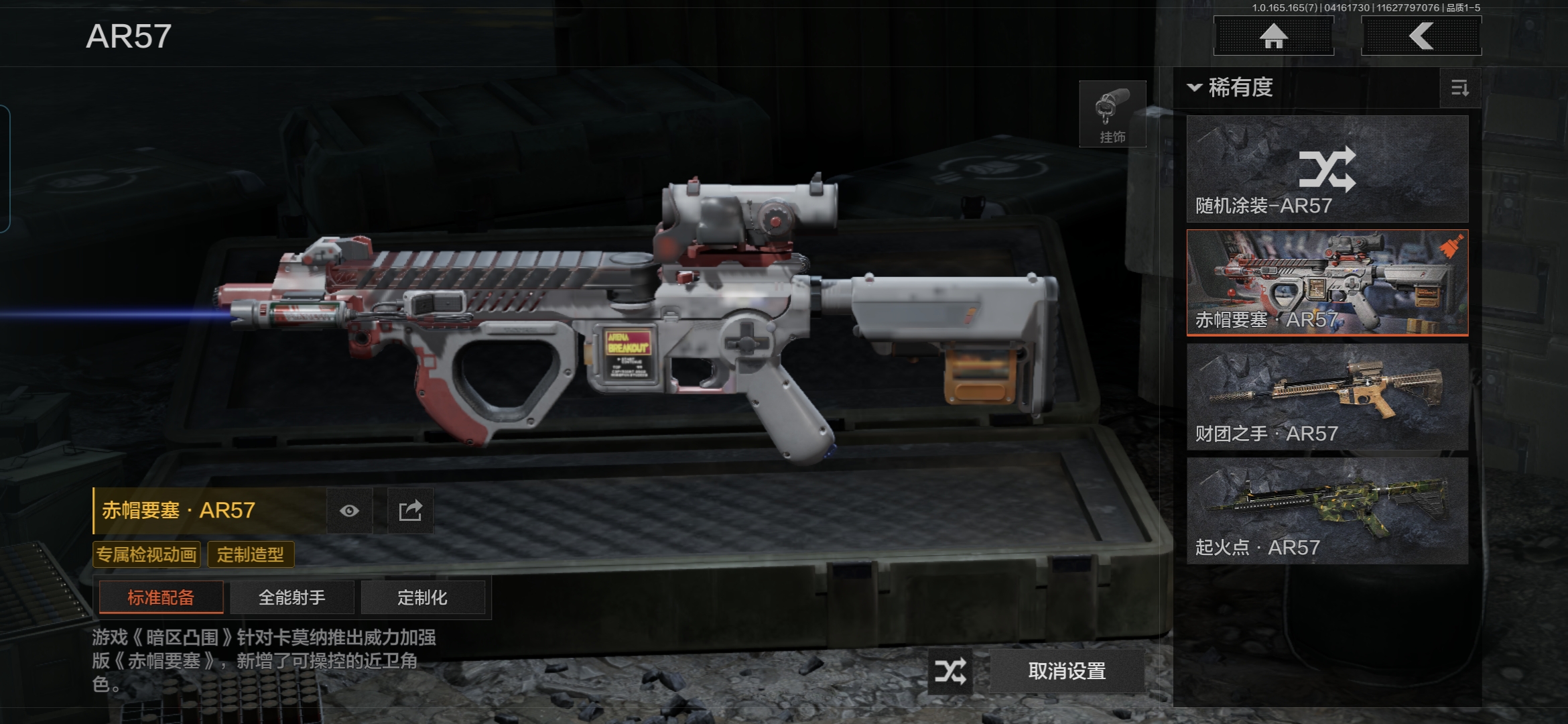The image size is (1568, 724).
Task: Open the 挂饰 charm slot
Action: pos(1112,114)
